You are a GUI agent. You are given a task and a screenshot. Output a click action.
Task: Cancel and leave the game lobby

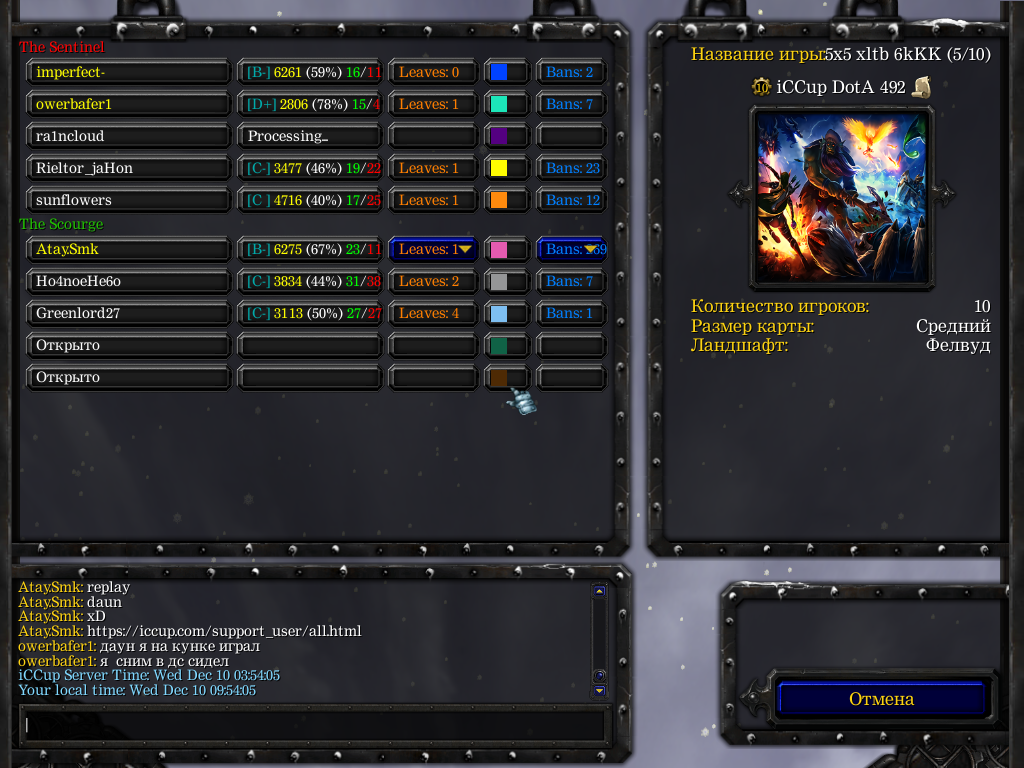click(881, 699)
